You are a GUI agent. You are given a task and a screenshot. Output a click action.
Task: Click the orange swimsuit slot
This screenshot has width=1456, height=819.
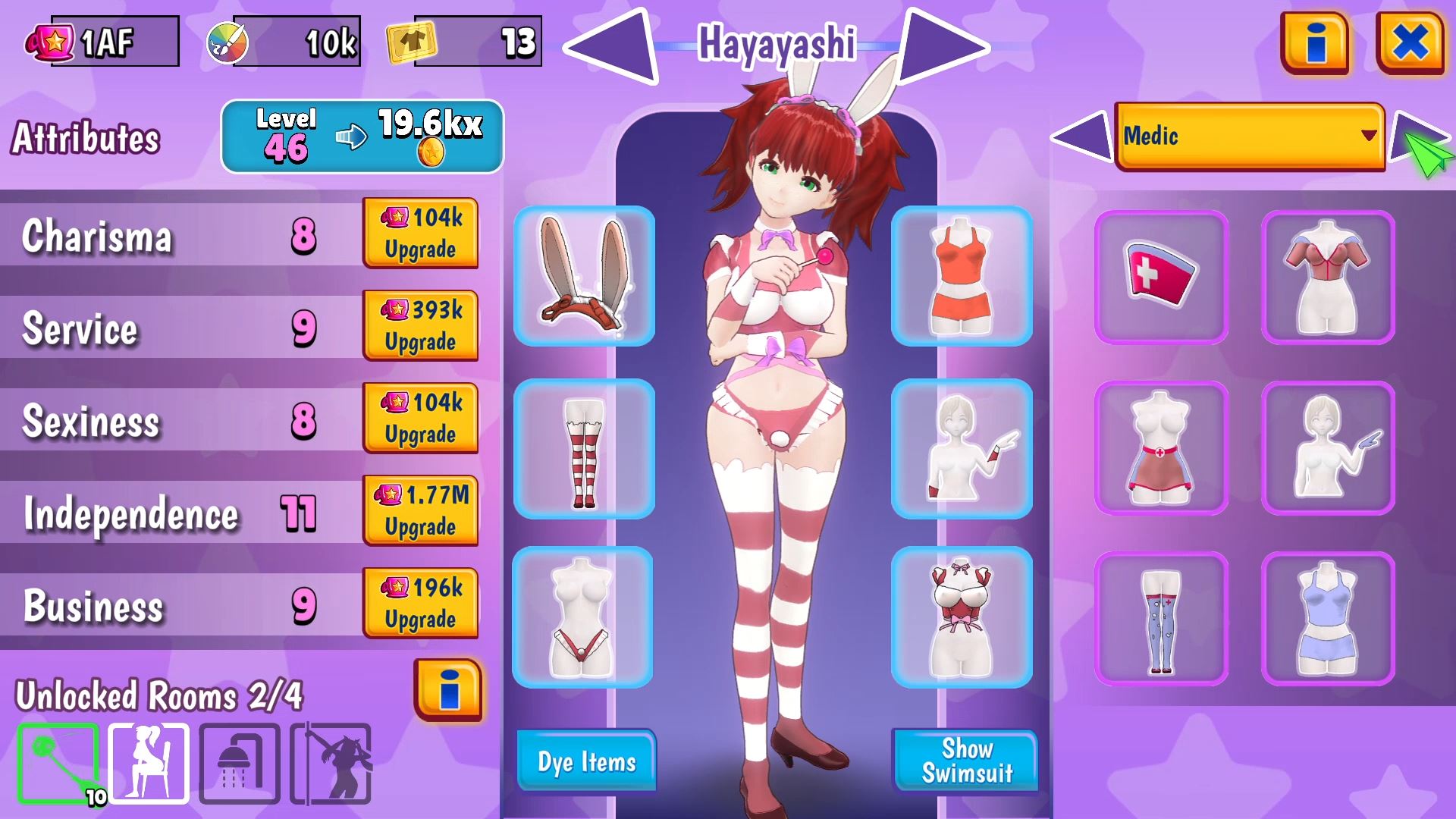click(x=963, y=277)
